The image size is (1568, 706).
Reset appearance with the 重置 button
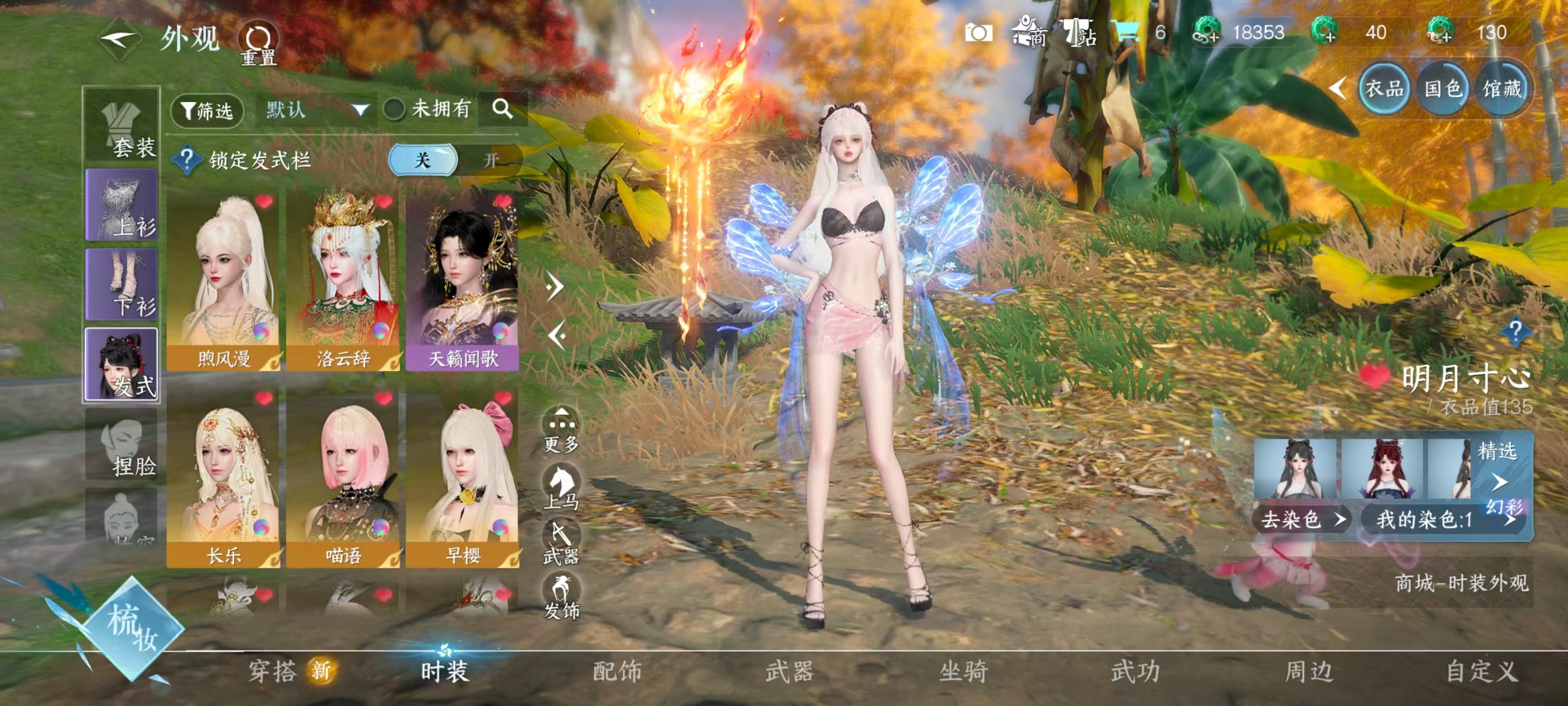[259, 44]
